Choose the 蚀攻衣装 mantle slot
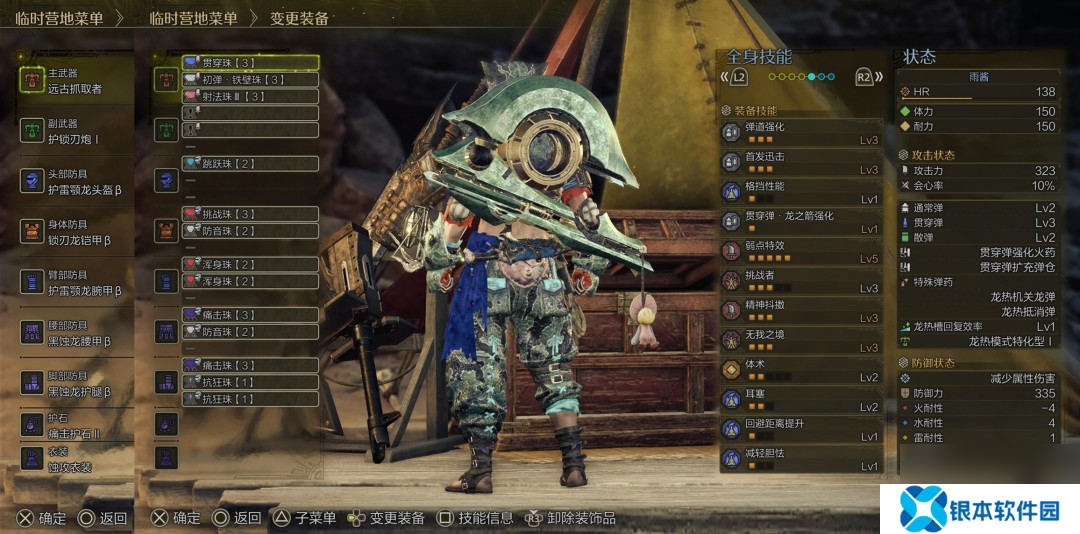This screenshot has width=1080, height=534. 75,458
